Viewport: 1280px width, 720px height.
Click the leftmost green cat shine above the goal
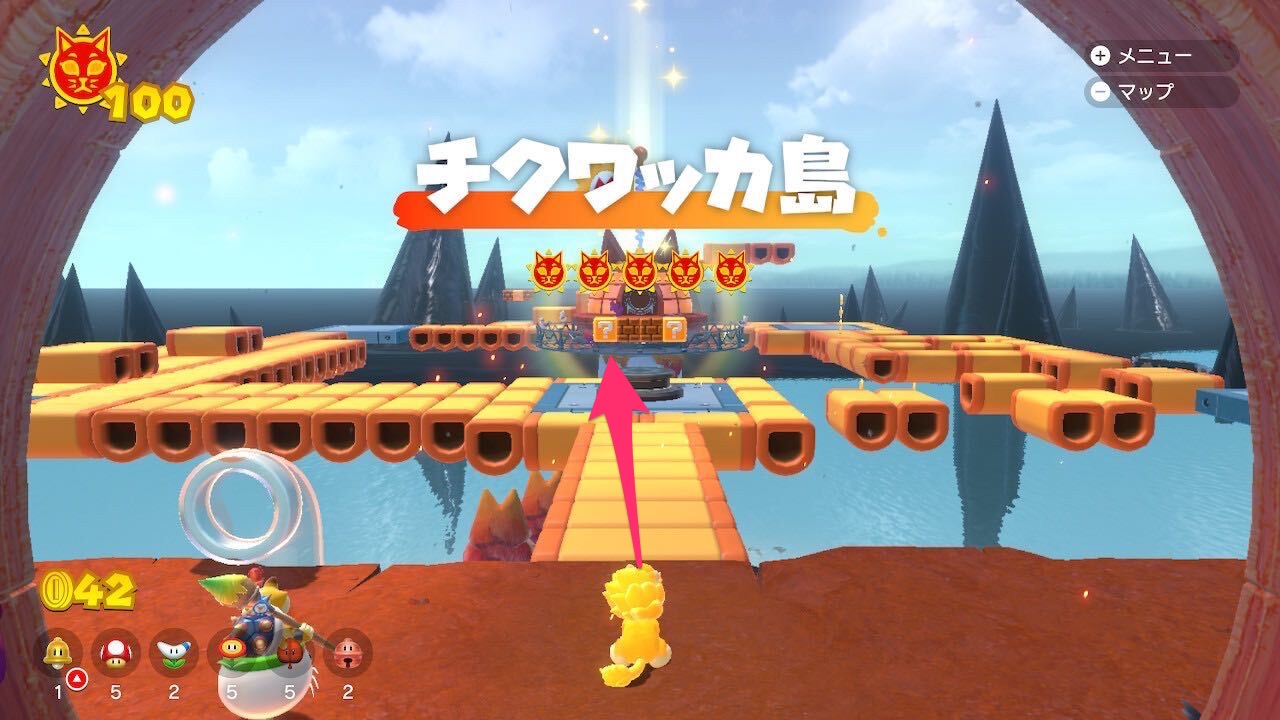coord(549,270)
